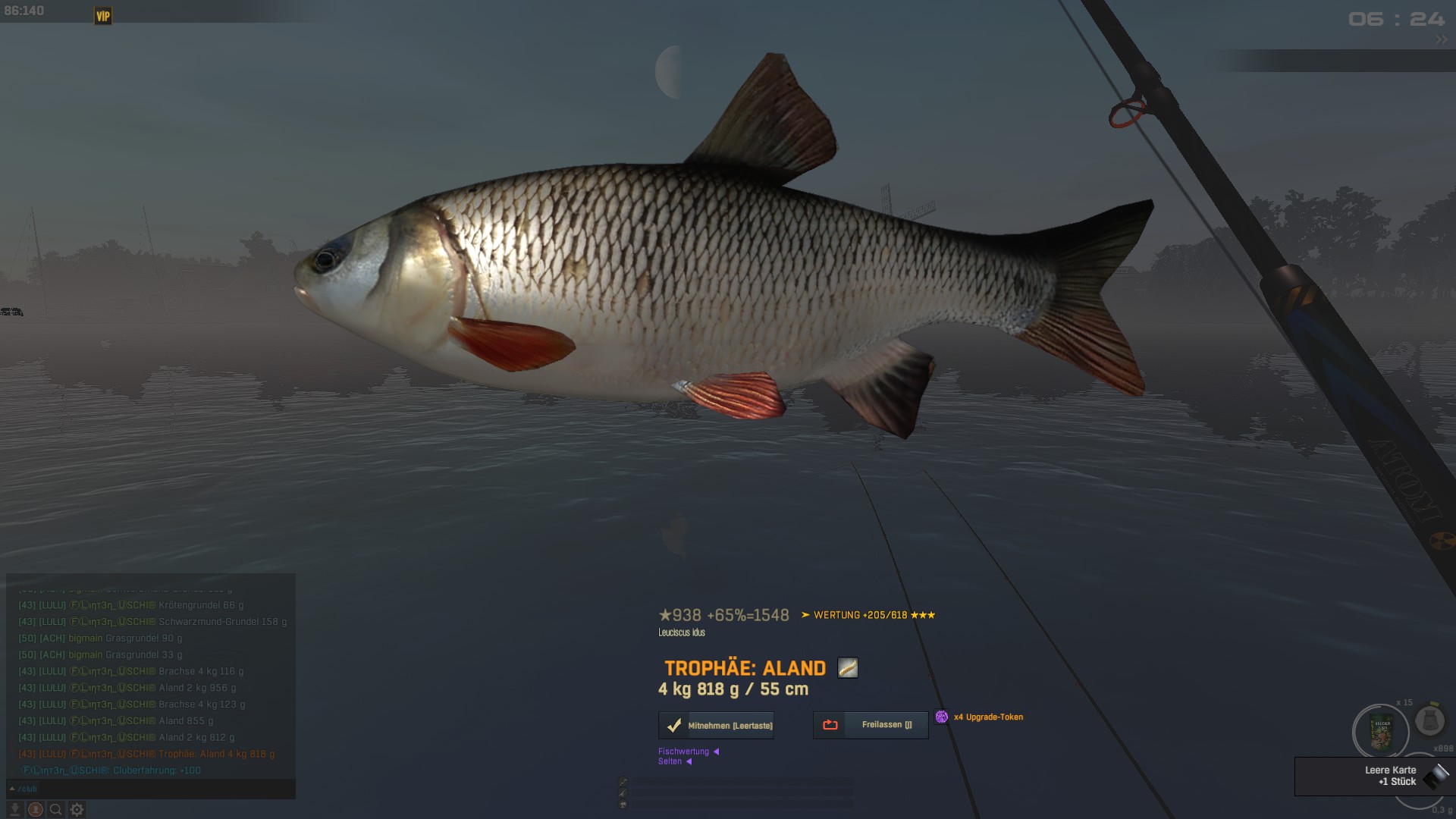The width and height of the screenshot is (1456, 819).
Task: Click the Leere Karte +1 Stück notification
Action: pyautogui.click(x=1373, y=776)
